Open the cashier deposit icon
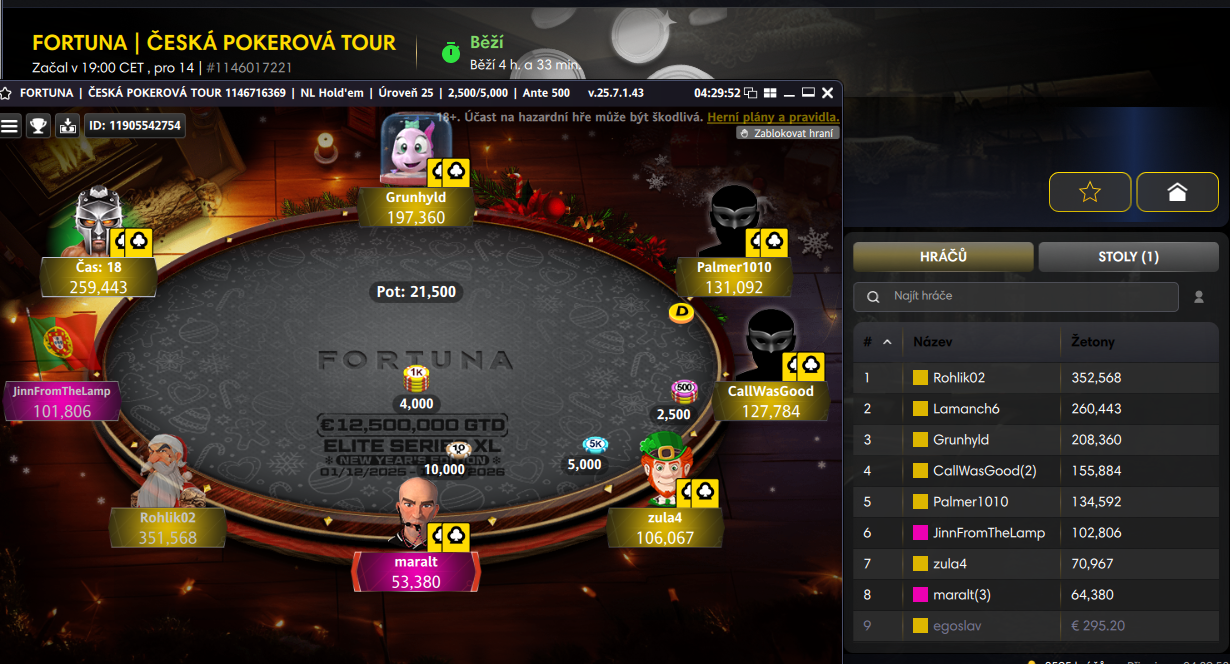The width and height of the screenshot is (1230, 664). click(x=67, y=125)
